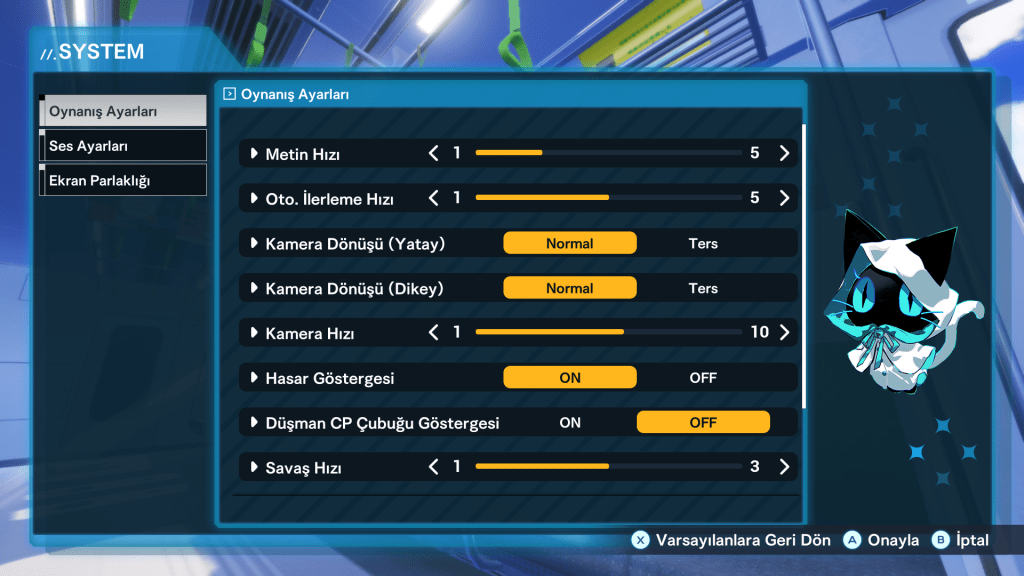
Task: Click the Kamera Hızı slider bar
Action: point(608,332)
